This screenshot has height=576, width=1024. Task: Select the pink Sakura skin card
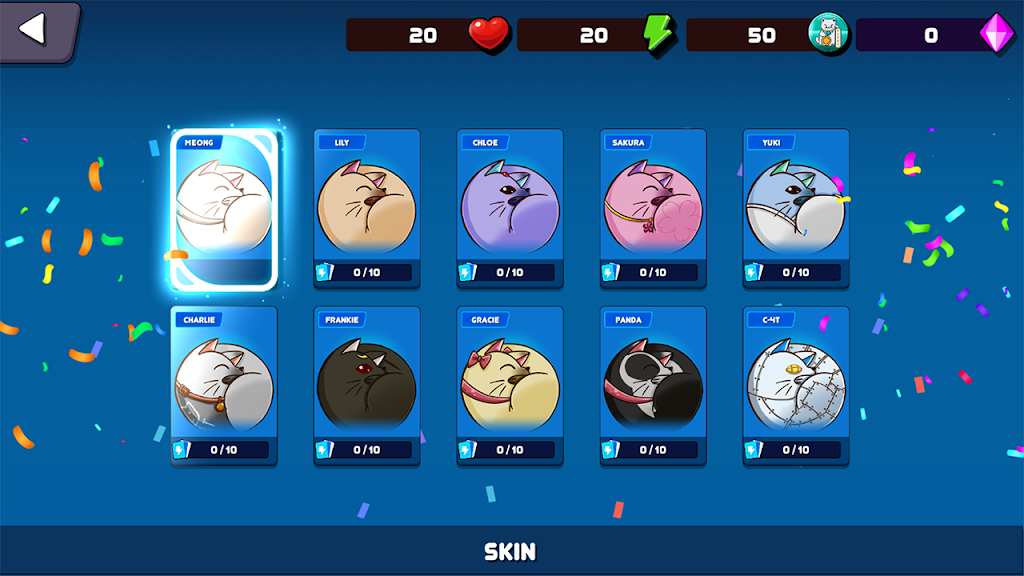(x=653, y=208)
